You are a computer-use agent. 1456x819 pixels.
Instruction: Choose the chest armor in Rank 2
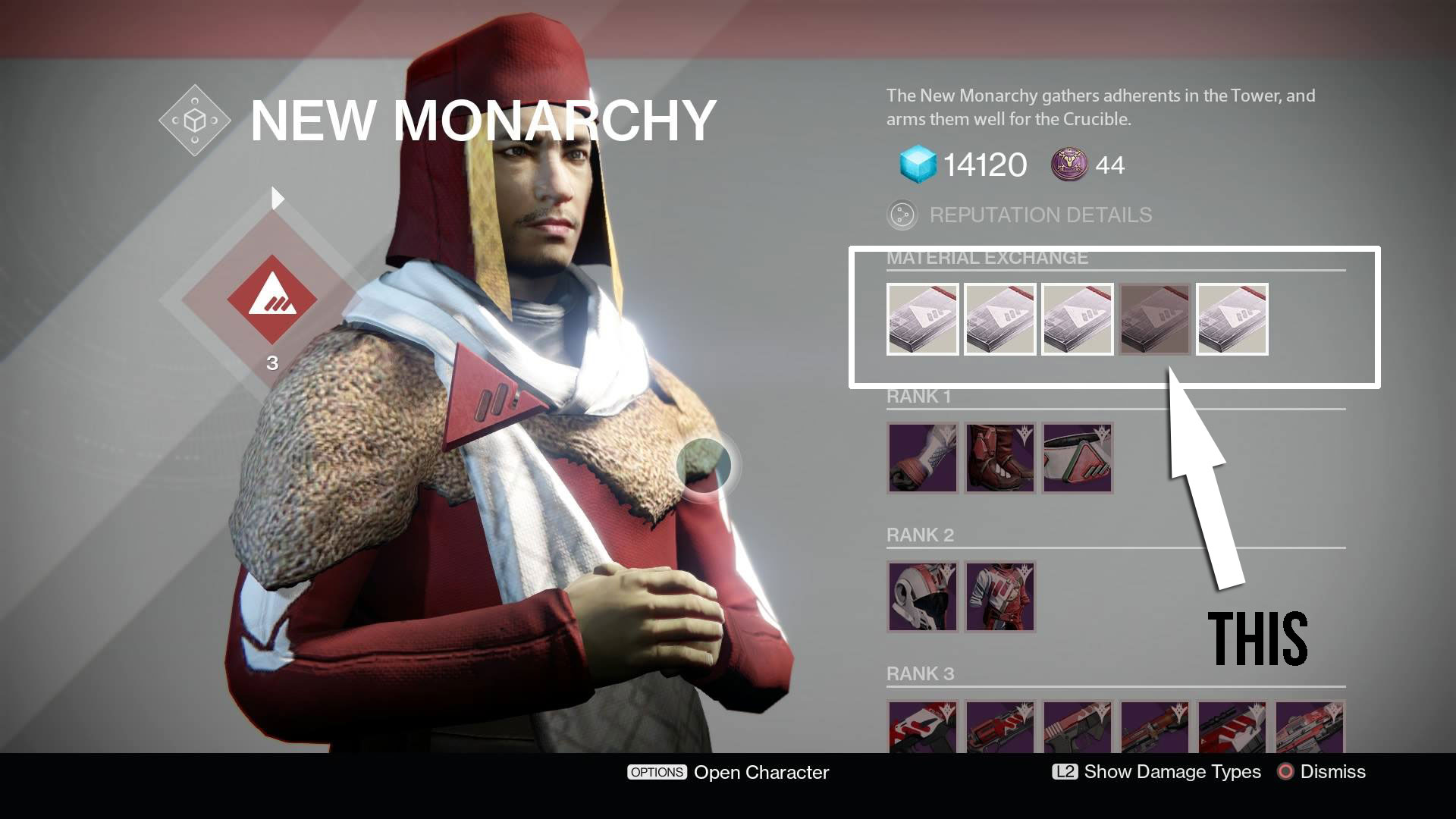[999, 597]
